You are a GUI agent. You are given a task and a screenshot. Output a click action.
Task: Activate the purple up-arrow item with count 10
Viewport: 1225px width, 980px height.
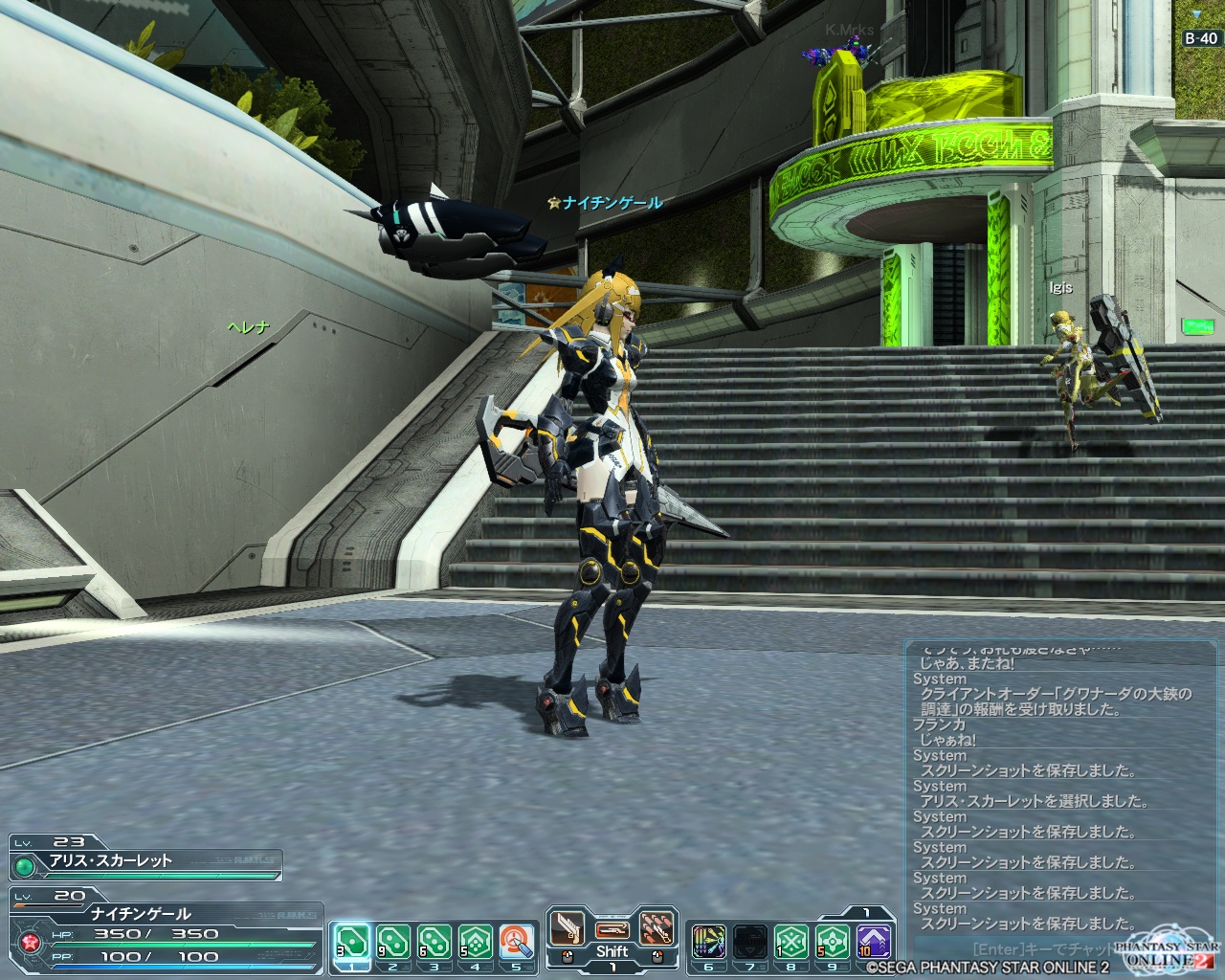[874, 942]
